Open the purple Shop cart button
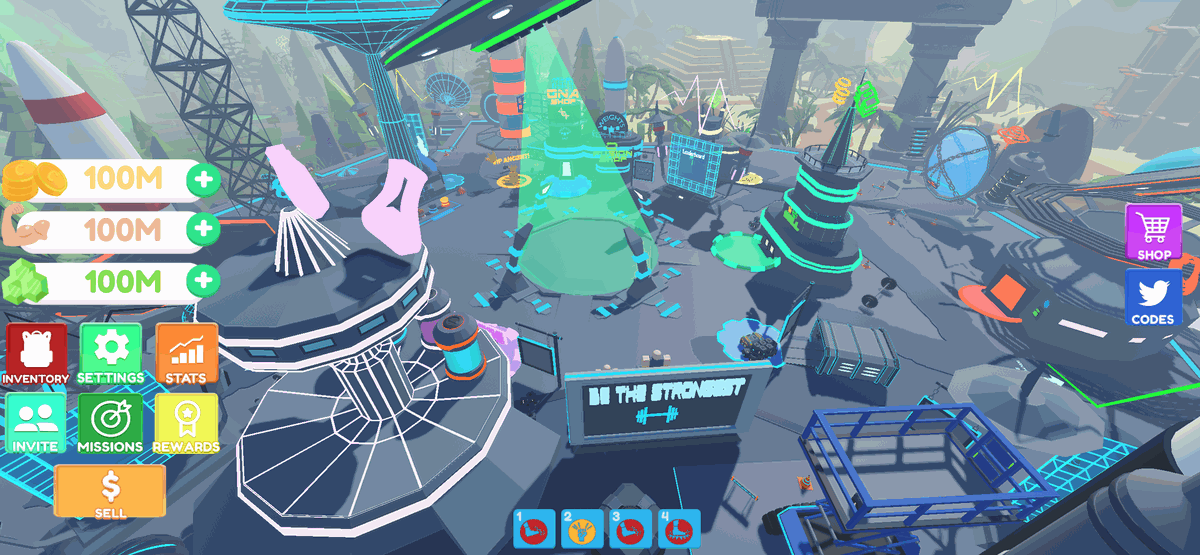This screenshot has width=1200, height=555. coord(1153,233)
